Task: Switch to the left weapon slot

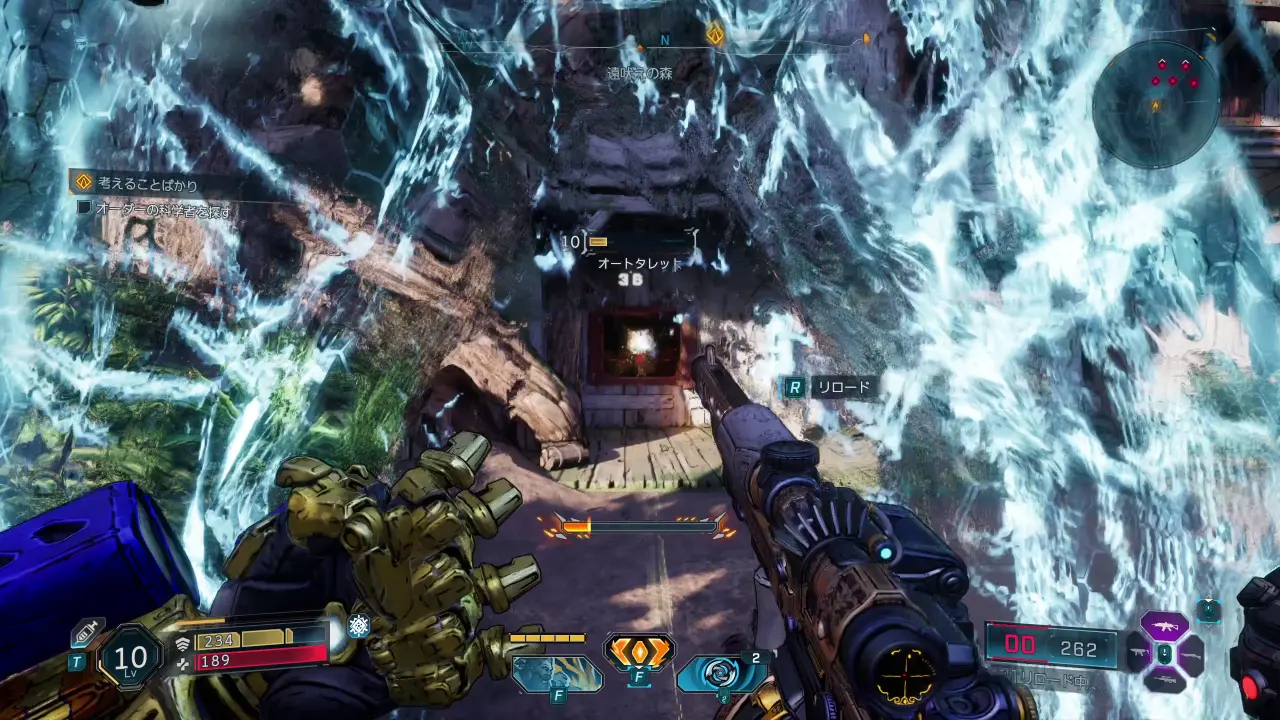Action: point(1137,655)
